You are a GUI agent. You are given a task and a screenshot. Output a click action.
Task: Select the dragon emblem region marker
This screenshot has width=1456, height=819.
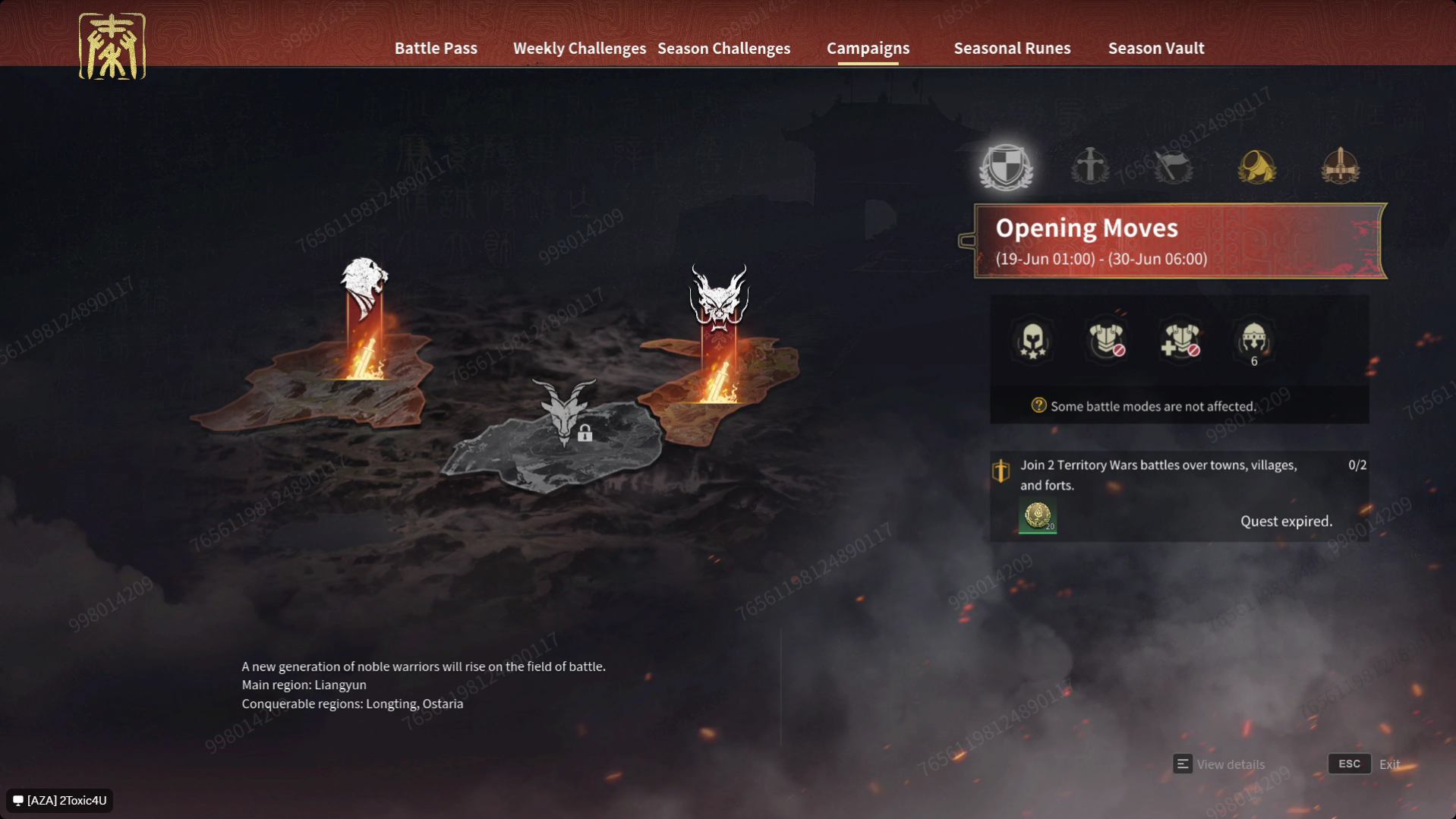pos(719,298)
